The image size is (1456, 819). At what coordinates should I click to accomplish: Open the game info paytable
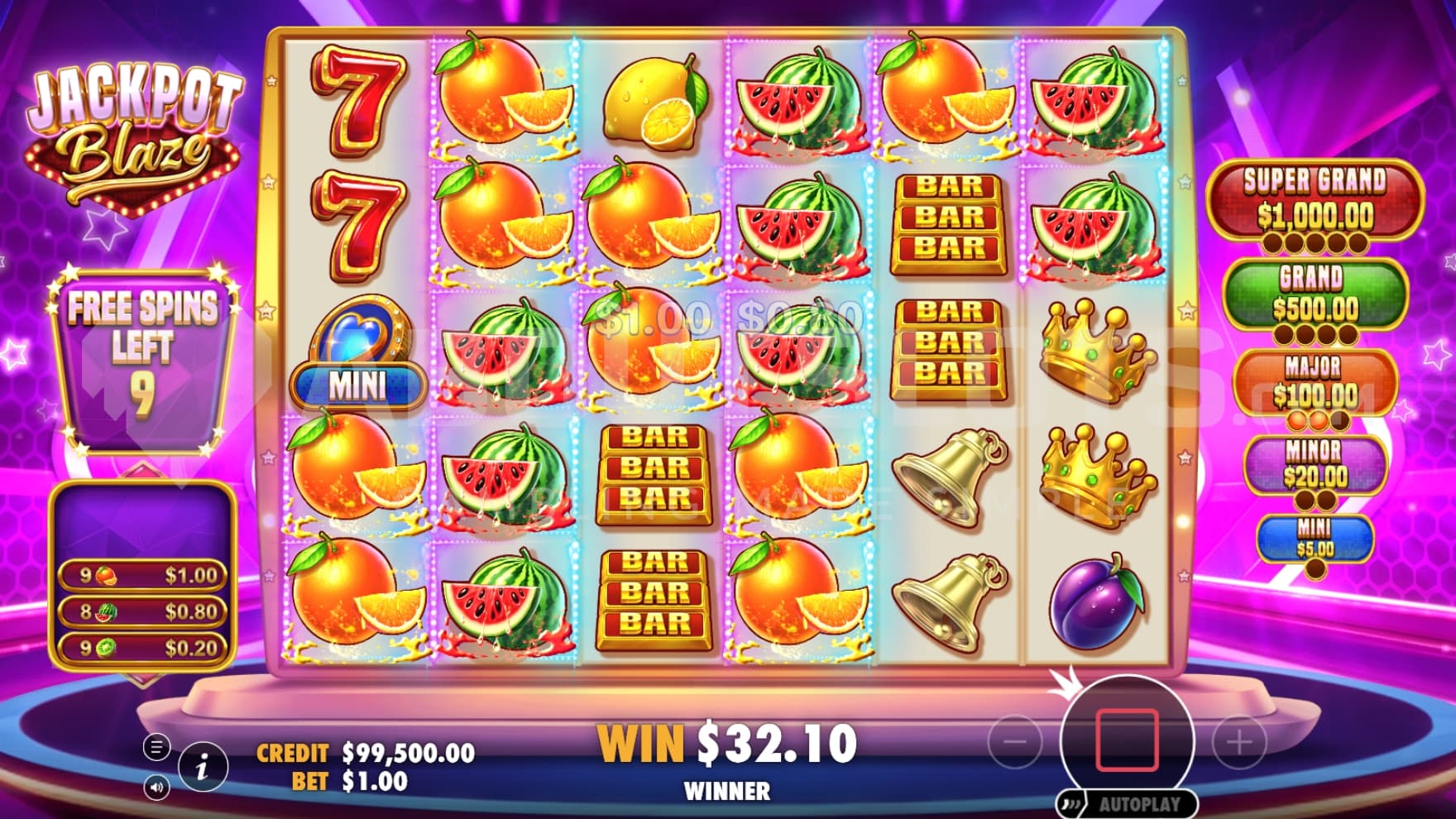tap(203, 766)
